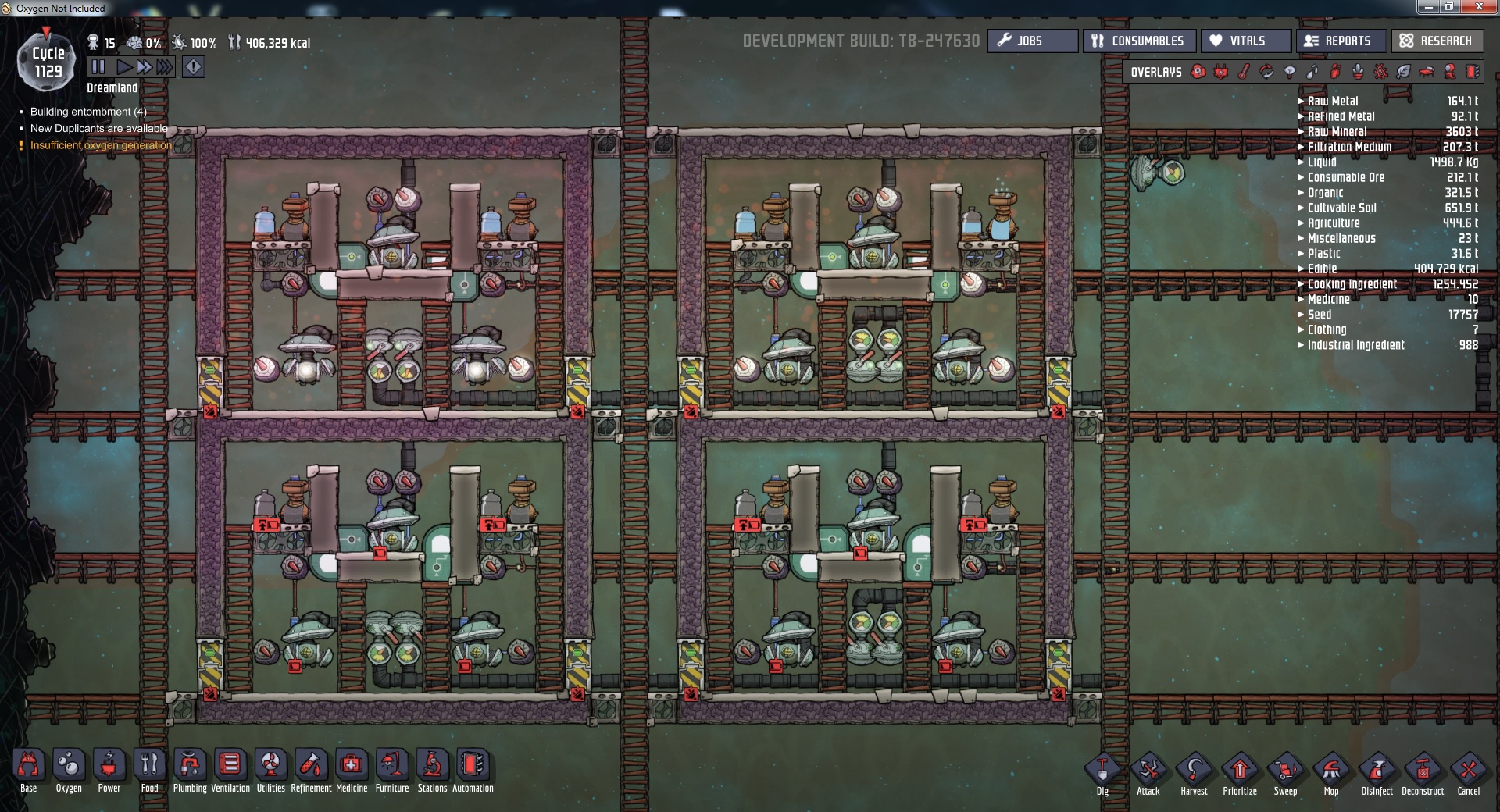Screen dimensions: 1500x812
Task: Select the Dig tool
Action: tap(1103, 769)
